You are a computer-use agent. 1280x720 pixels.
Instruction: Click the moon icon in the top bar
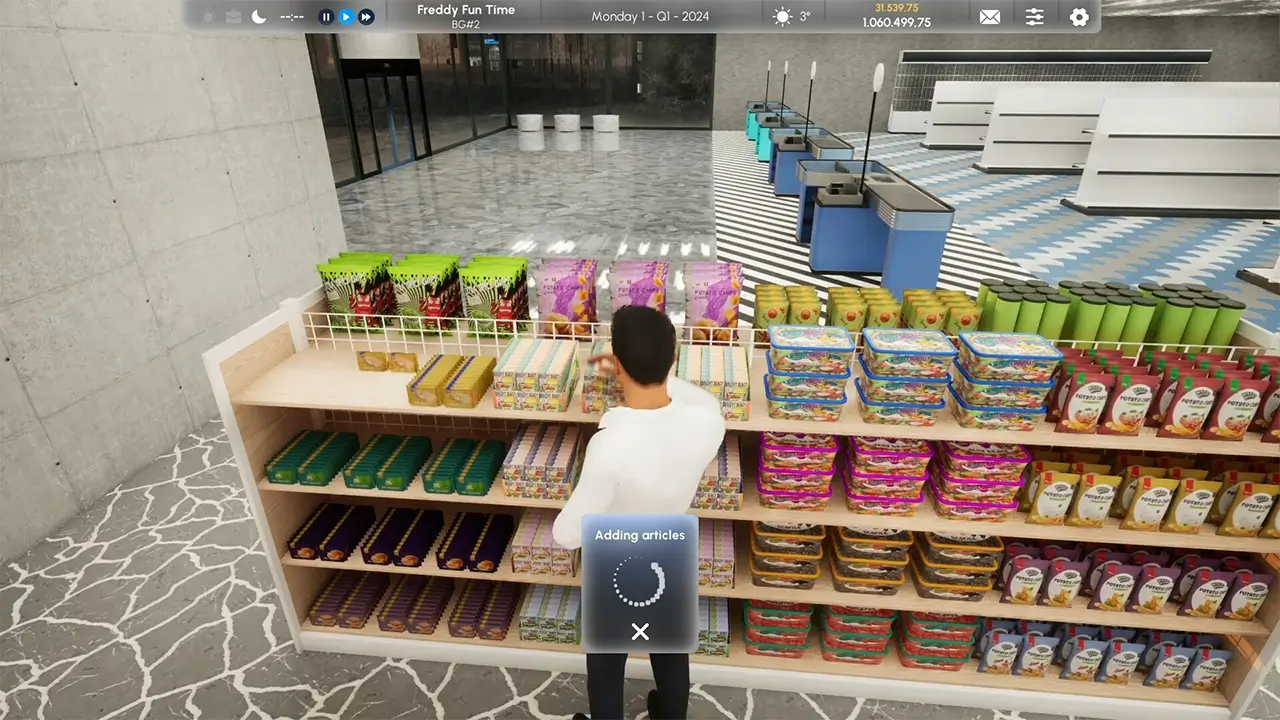(259, 16)
